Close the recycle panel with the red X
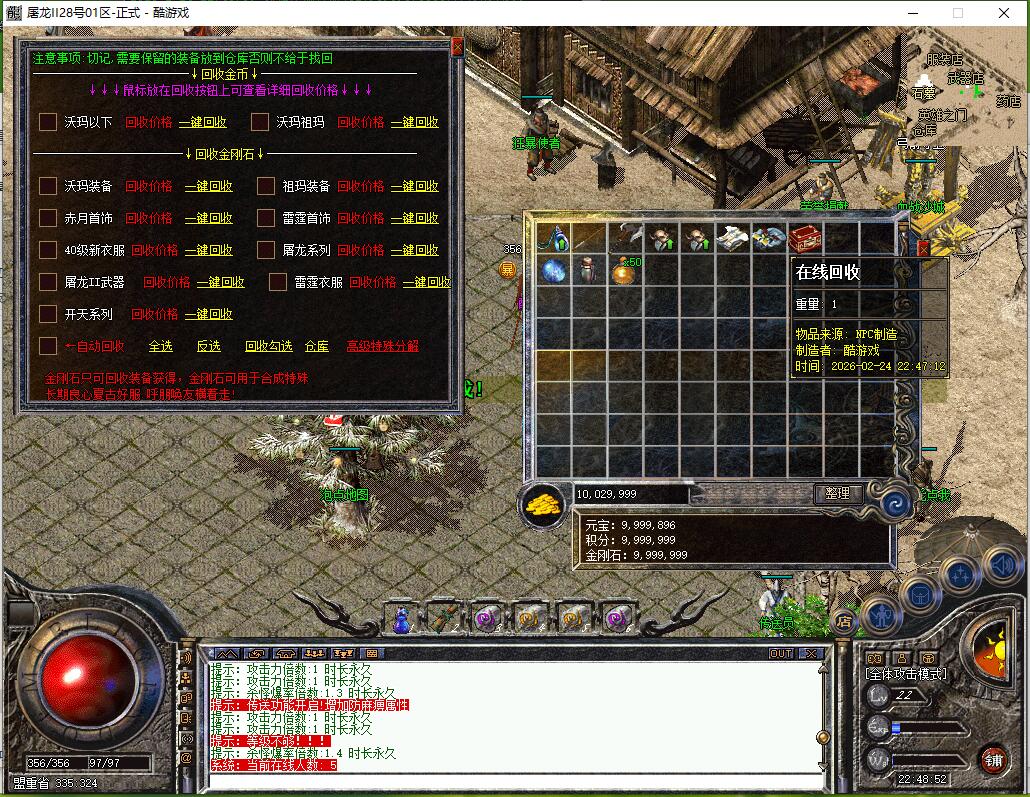This screenshot has height=797, width=1030. [457, 46]
